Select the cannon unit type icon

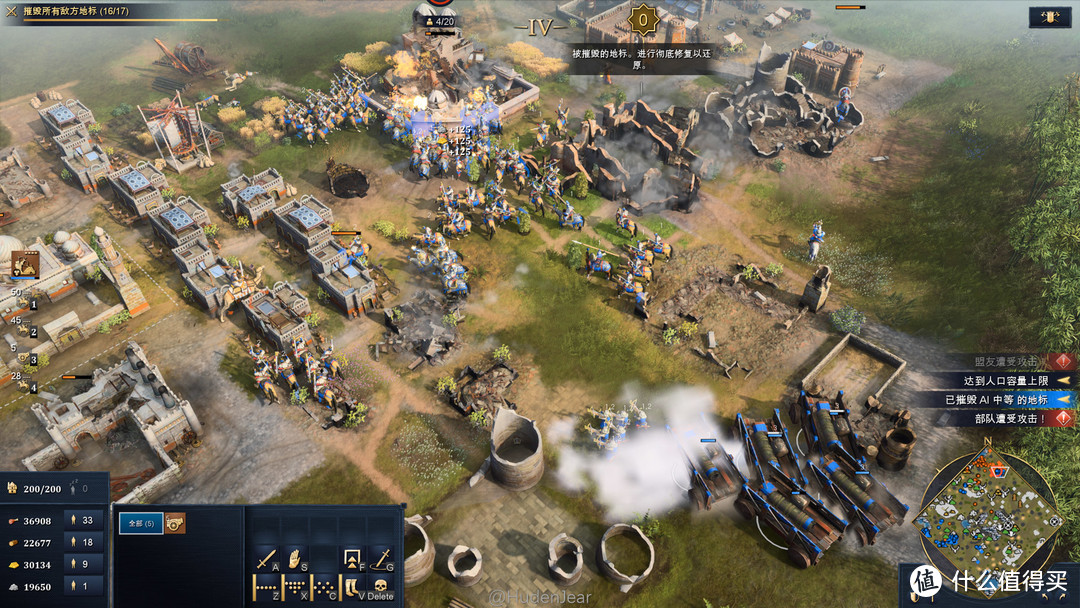[175, 523]
